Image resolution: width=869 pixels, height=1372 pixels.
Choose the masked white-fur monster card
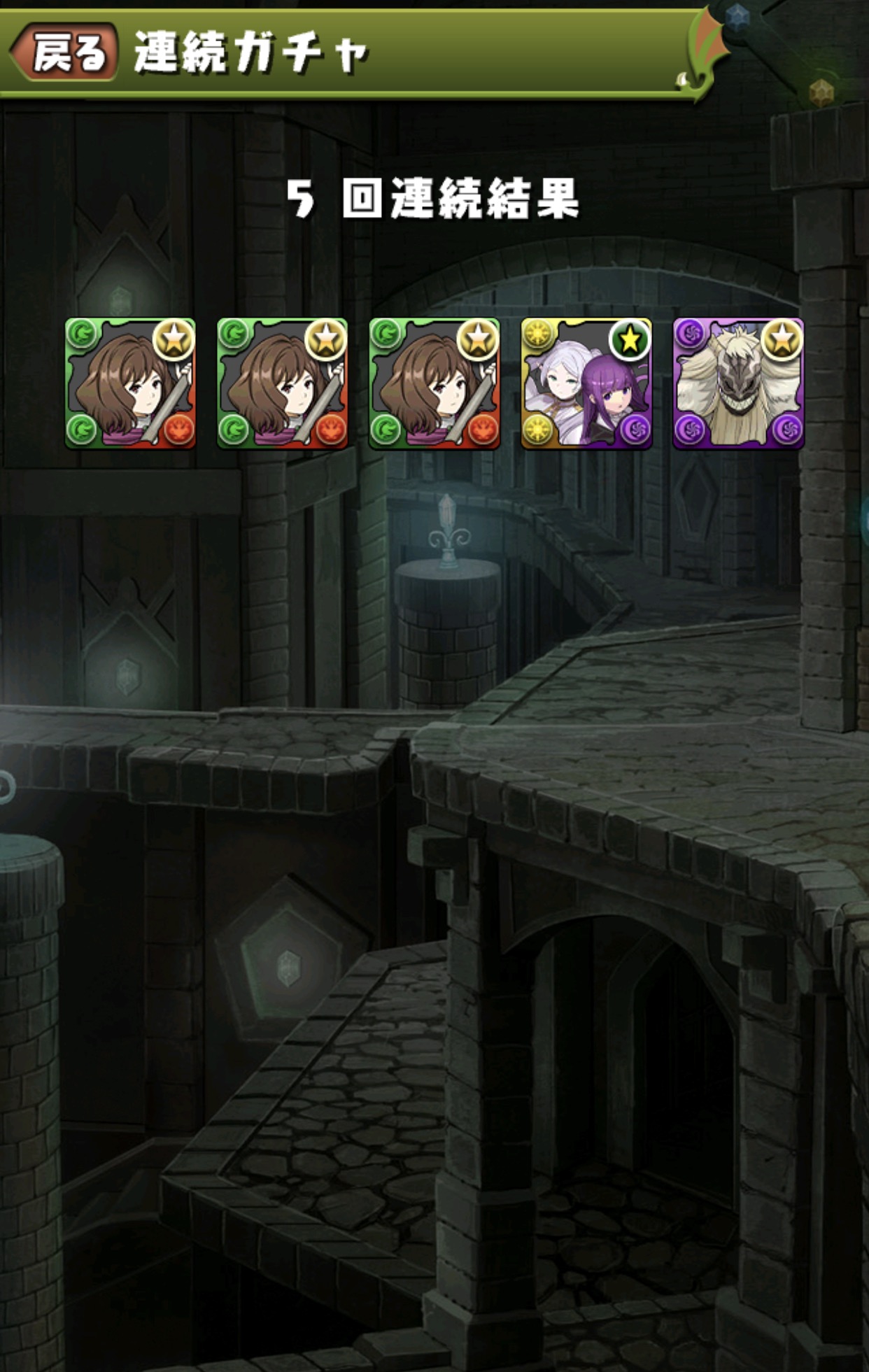coord(738,383)
